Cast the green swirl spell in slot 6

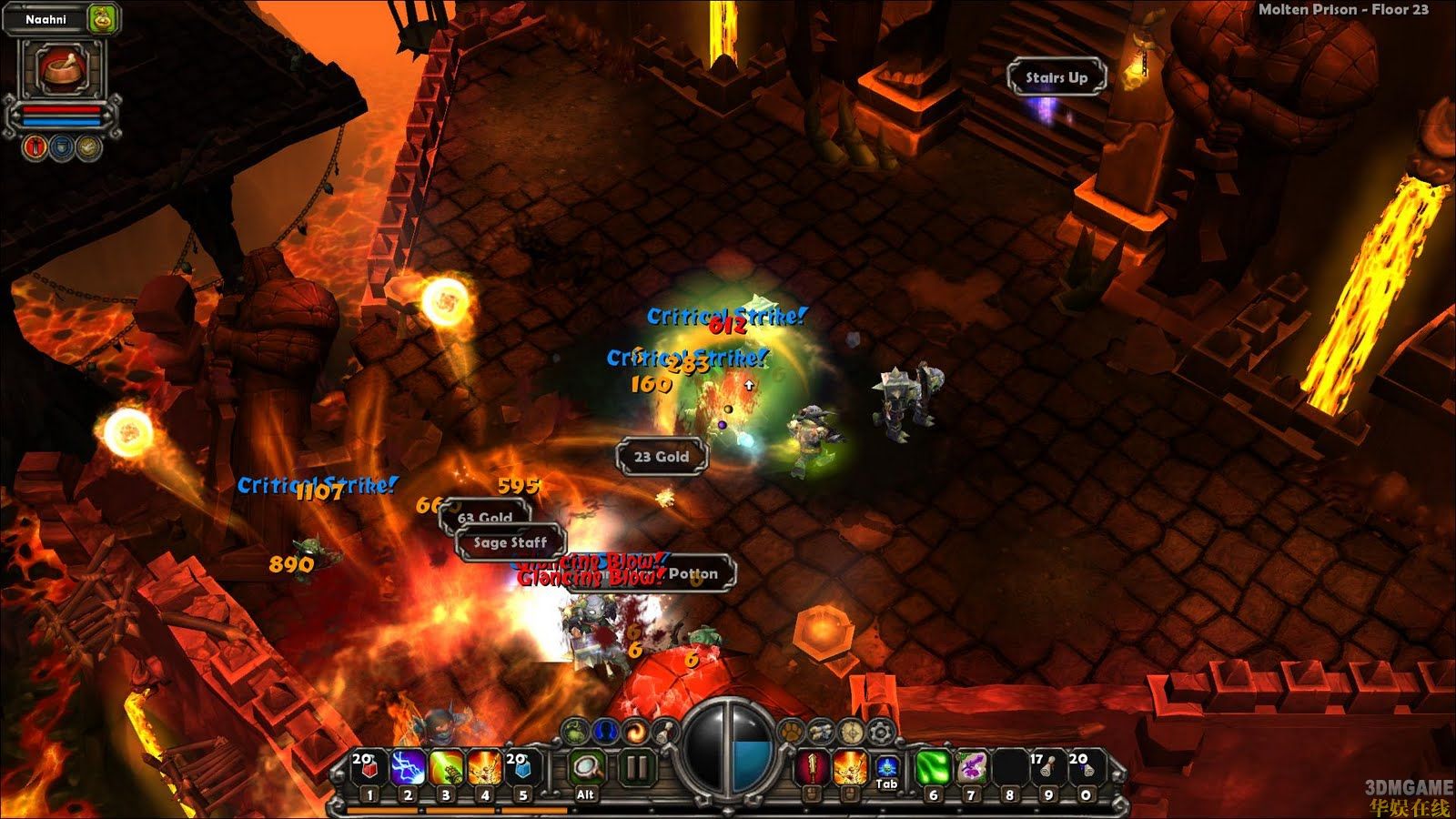pos(933,769)
